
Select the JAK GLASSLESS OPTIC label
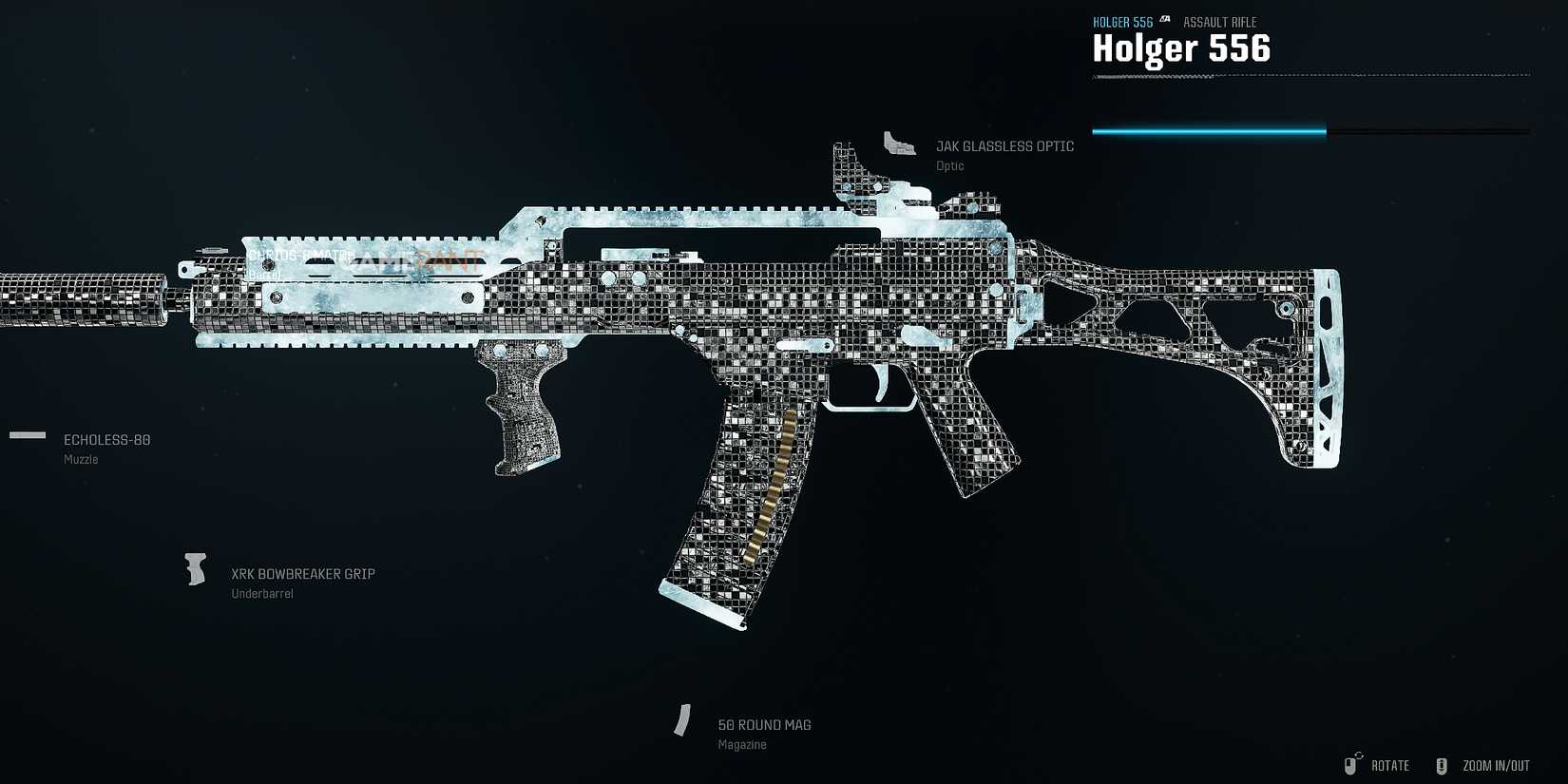[1004, 145]
